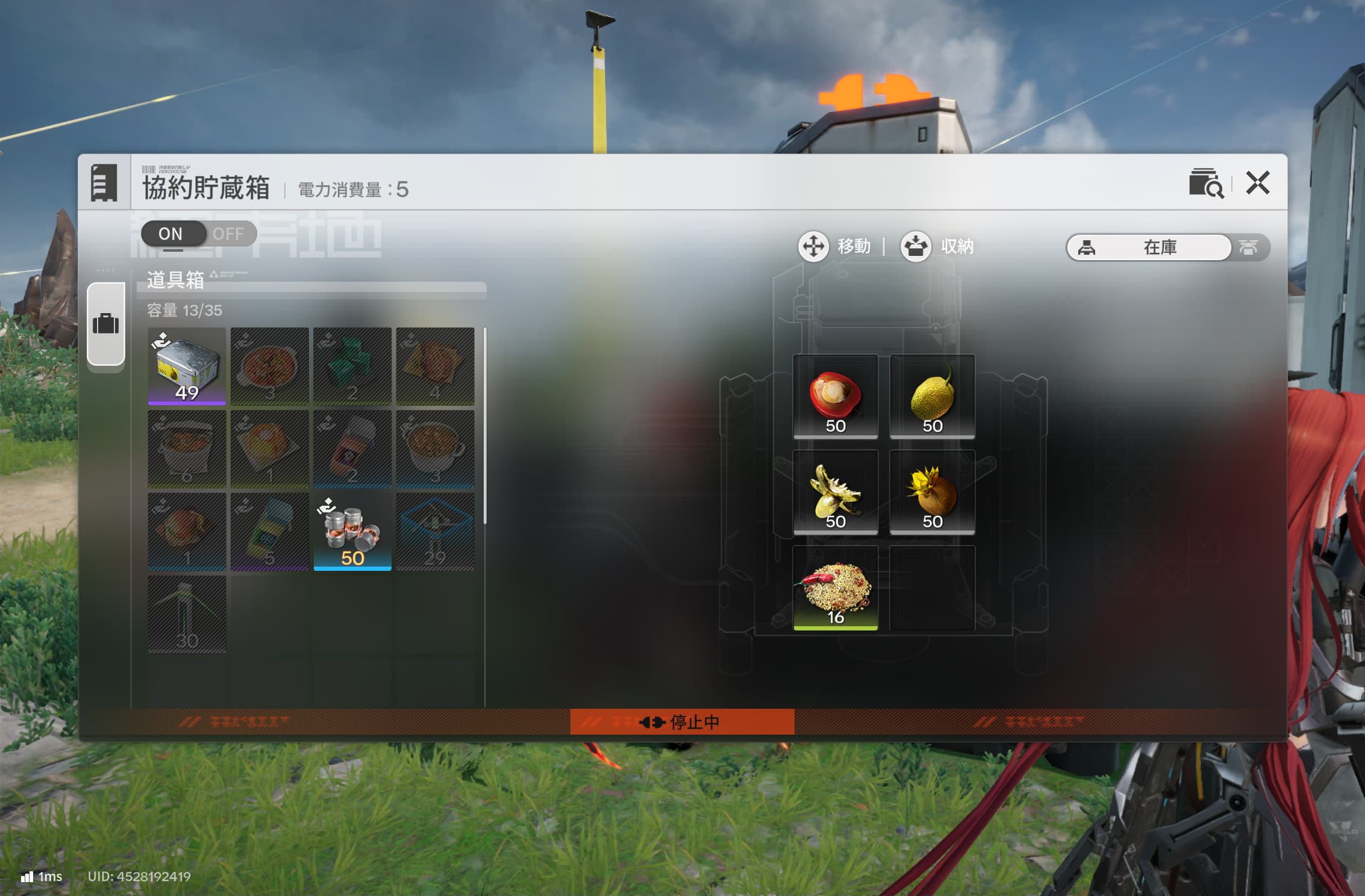The image size is (1365, 896).
Task: Click the 移動 move button
Action: pos(834,246)
